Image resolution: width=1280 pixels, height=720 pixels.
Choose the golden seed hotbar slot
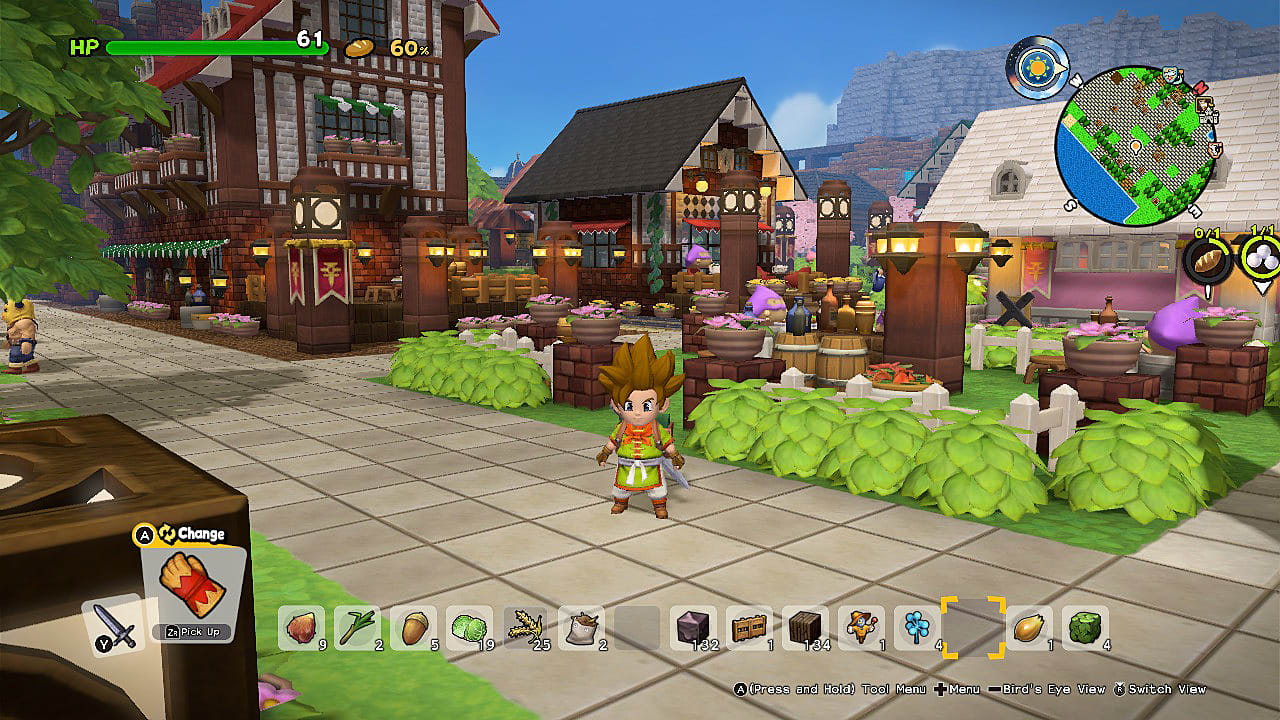1029,629
